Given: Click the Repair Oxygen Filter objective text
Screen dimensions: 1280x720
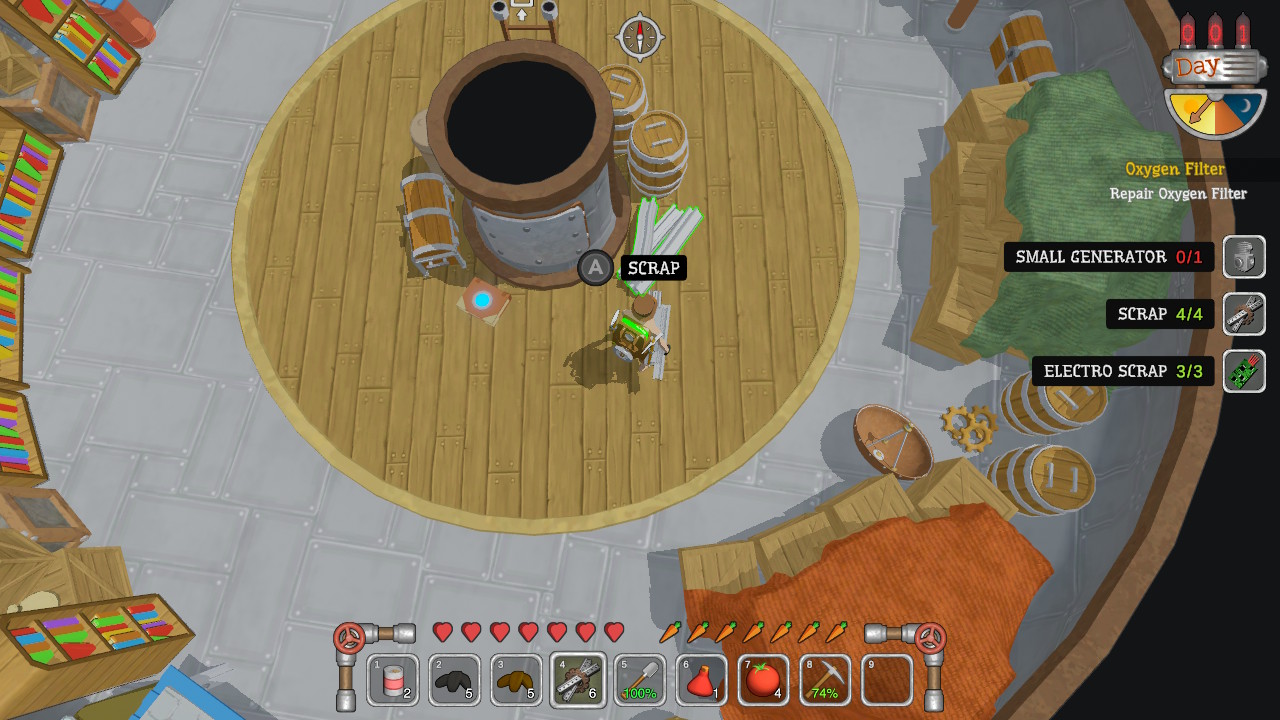Looking at the screenshot, I should tap(1178, 193).
